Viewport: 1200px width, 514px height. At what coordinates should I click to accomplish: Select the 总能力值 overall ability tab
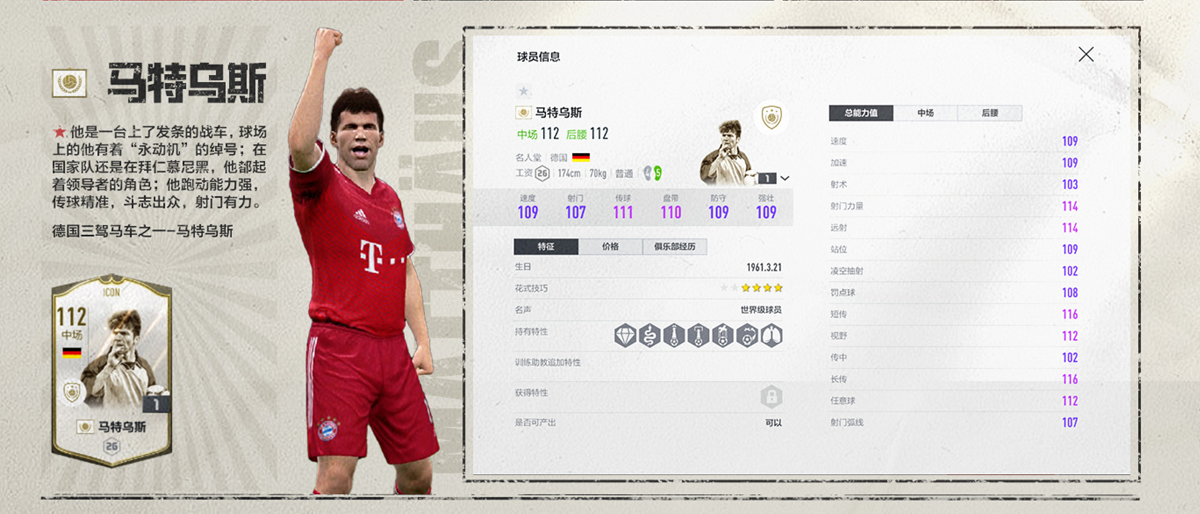pyautogui.click(x=861, y=114)
